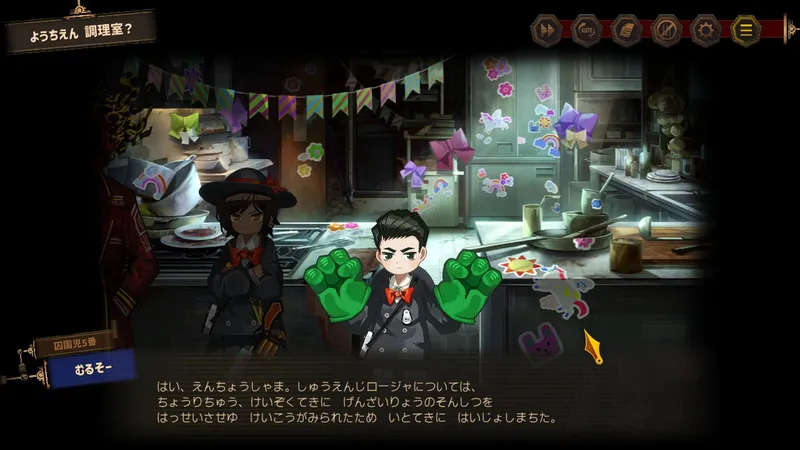The height and width of the screenshot is (450, 800).
Task: Open the dialogue log history
Action: tap(626, 30)
